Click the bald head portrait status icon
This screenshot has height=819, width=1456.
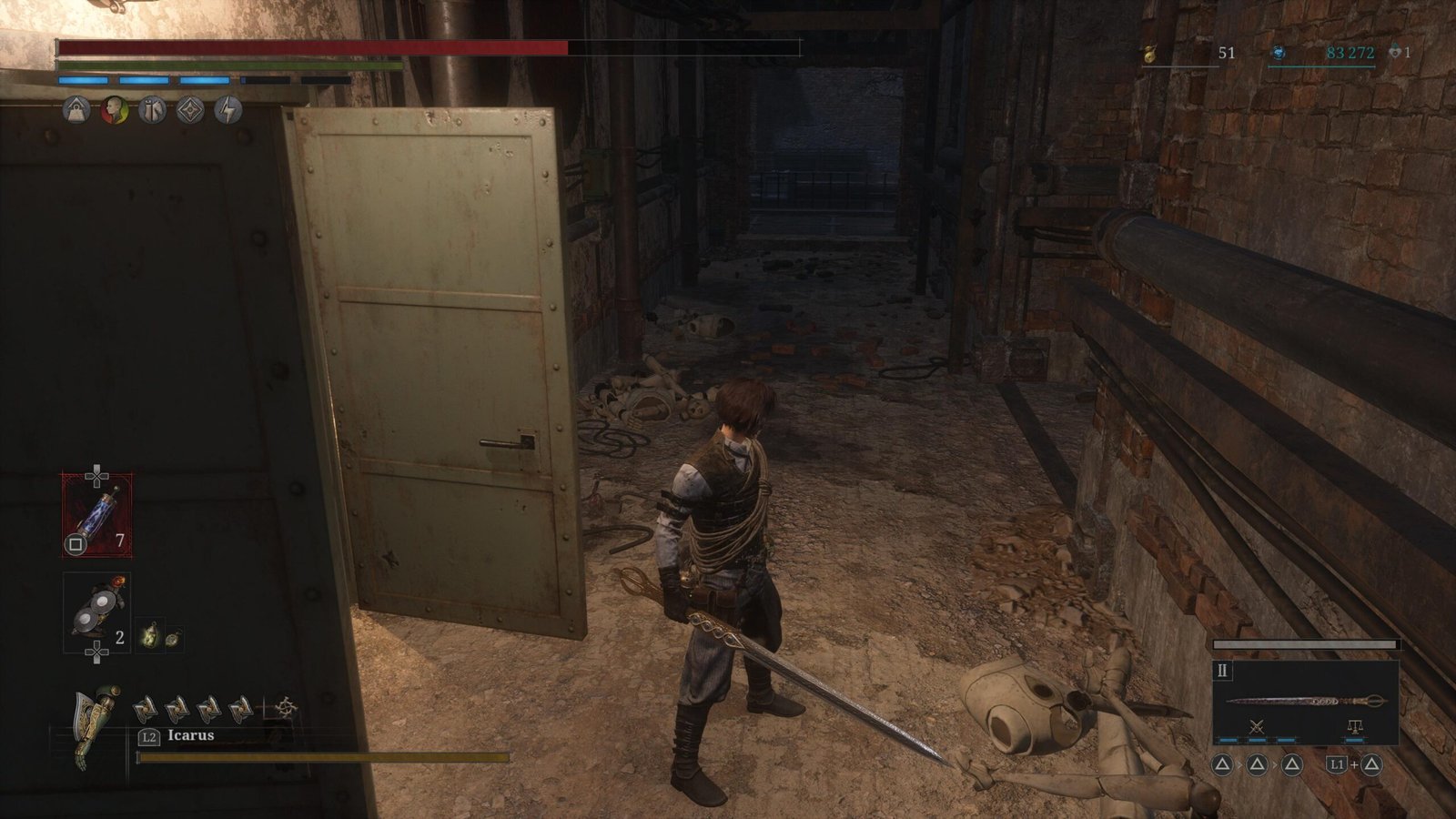pos(114,111)
